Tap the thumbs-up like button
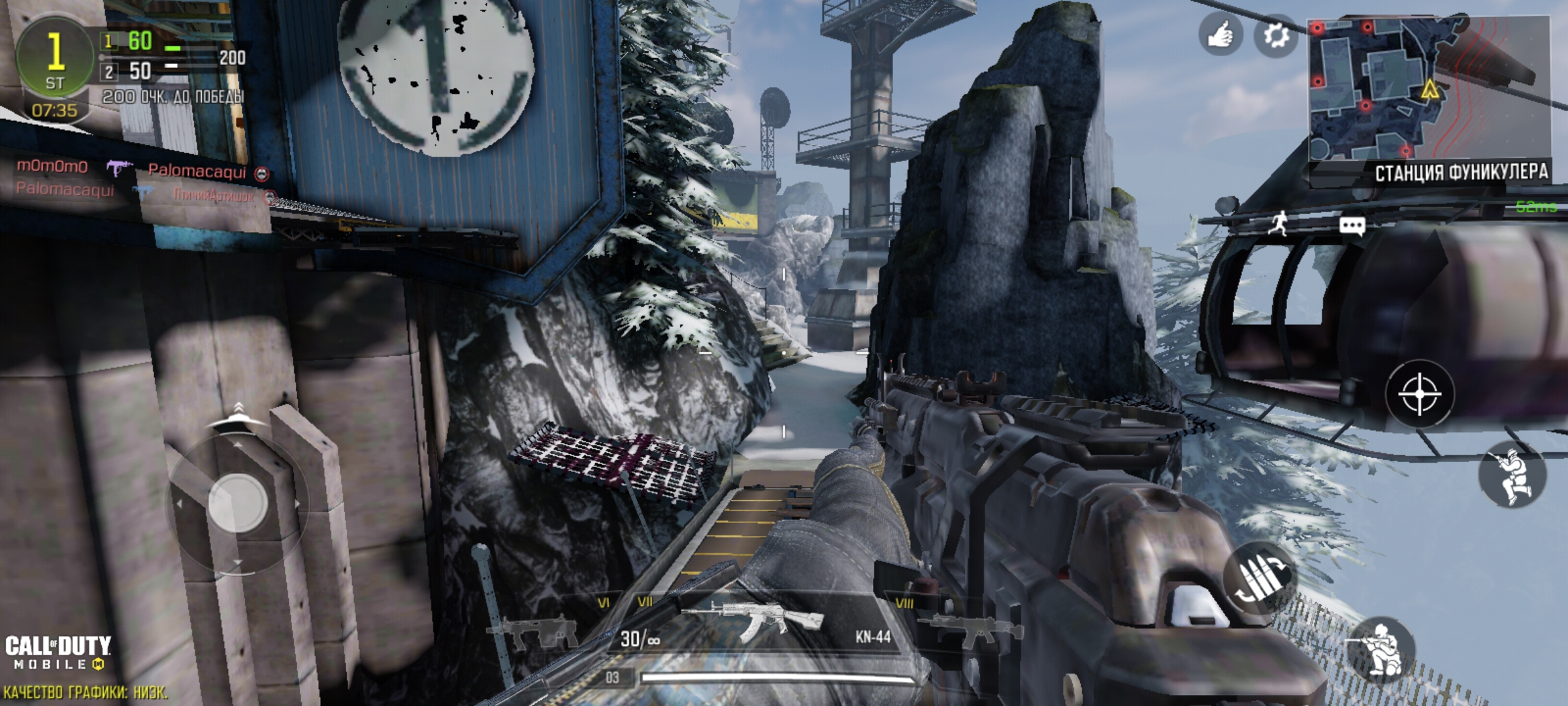Screen dimensions: 1568x706 point(1220,35)
